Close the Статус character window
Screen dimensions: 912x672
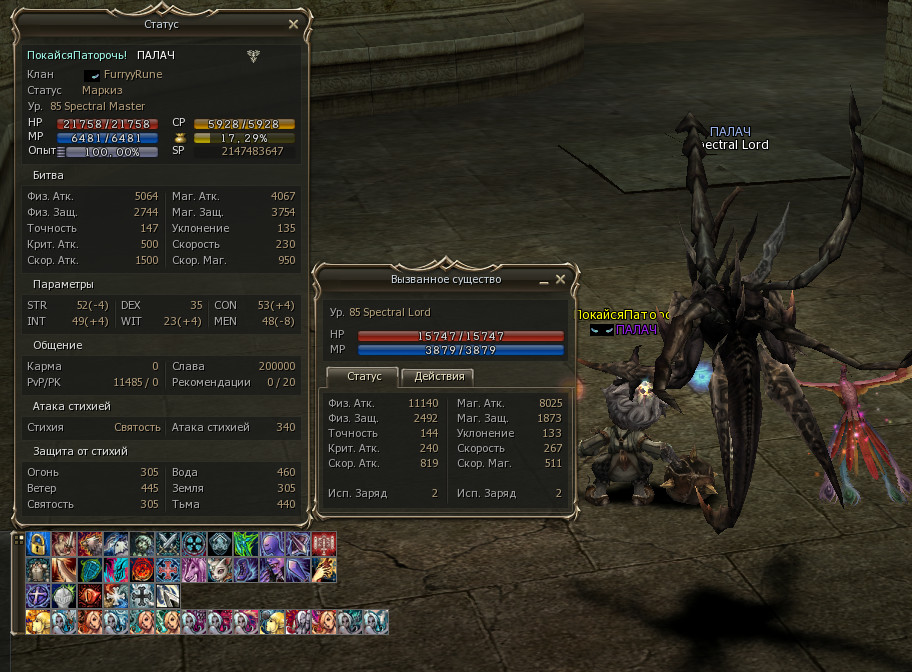293,24
